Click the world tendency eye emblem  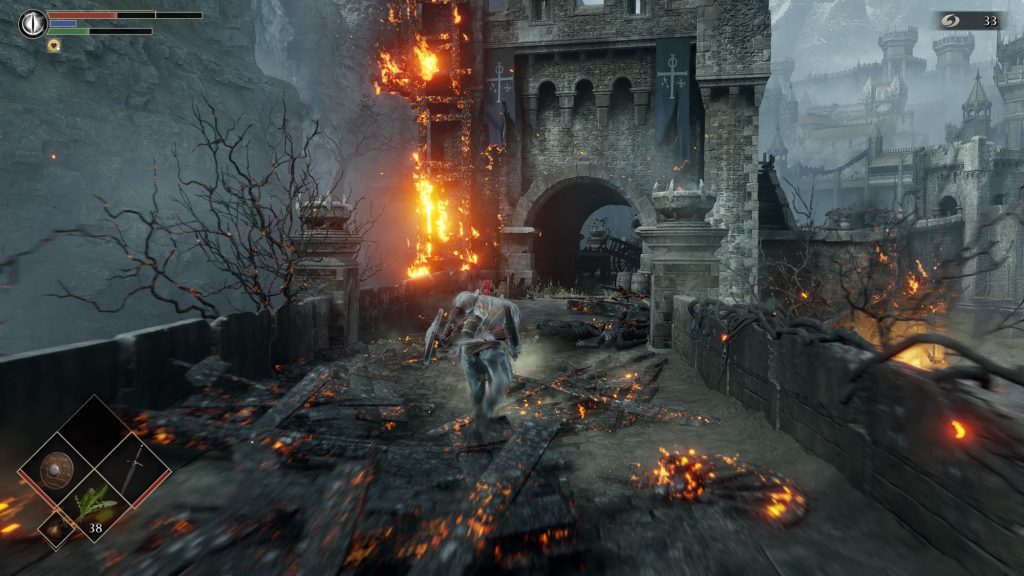pos(33,22)
